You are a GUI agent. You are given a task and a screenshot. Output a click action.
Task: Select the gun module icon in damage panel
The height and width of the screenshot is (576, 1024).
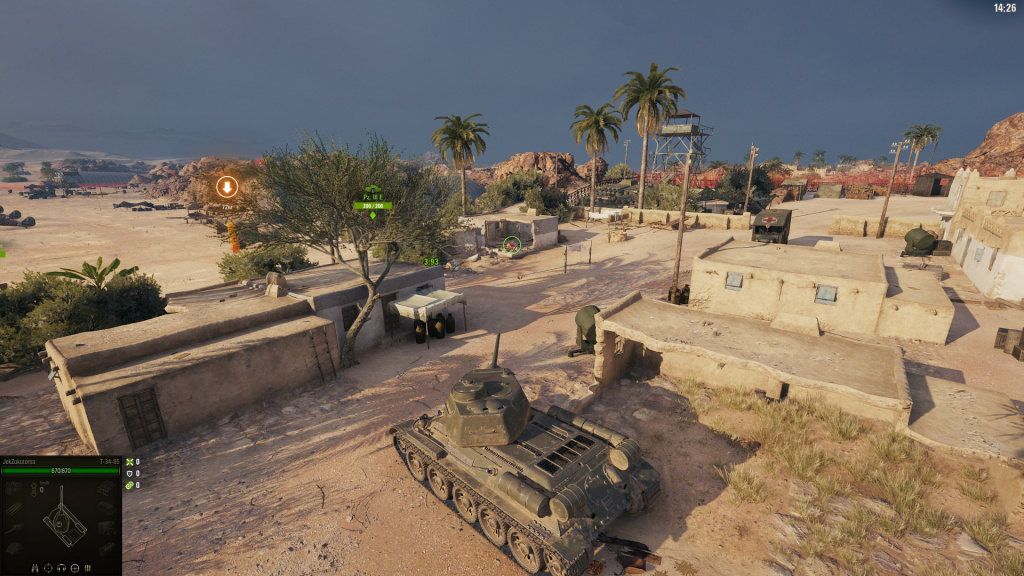tap(15, 529)
